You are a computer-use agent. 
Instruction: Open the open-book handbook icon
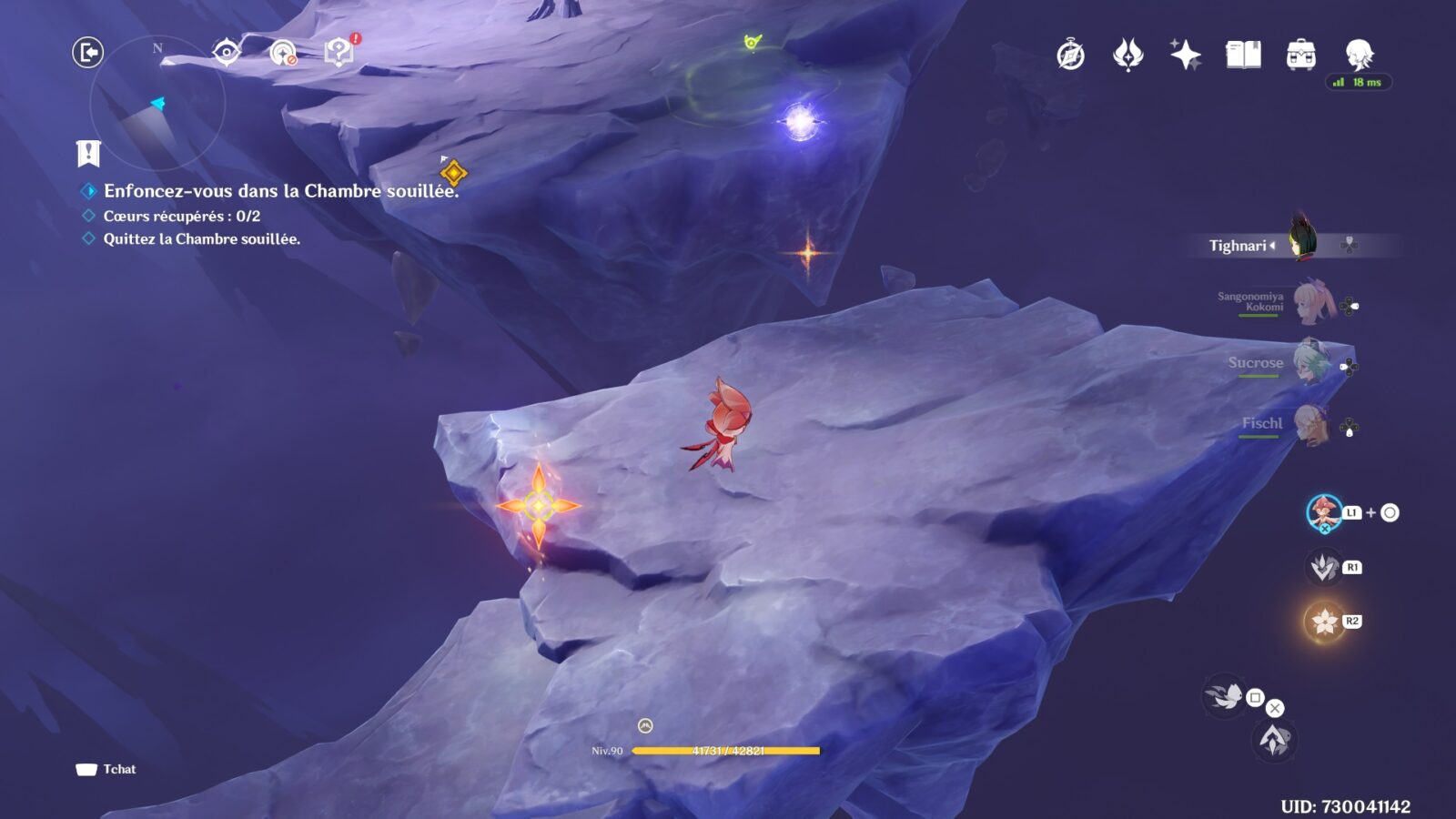(1243, 56)
